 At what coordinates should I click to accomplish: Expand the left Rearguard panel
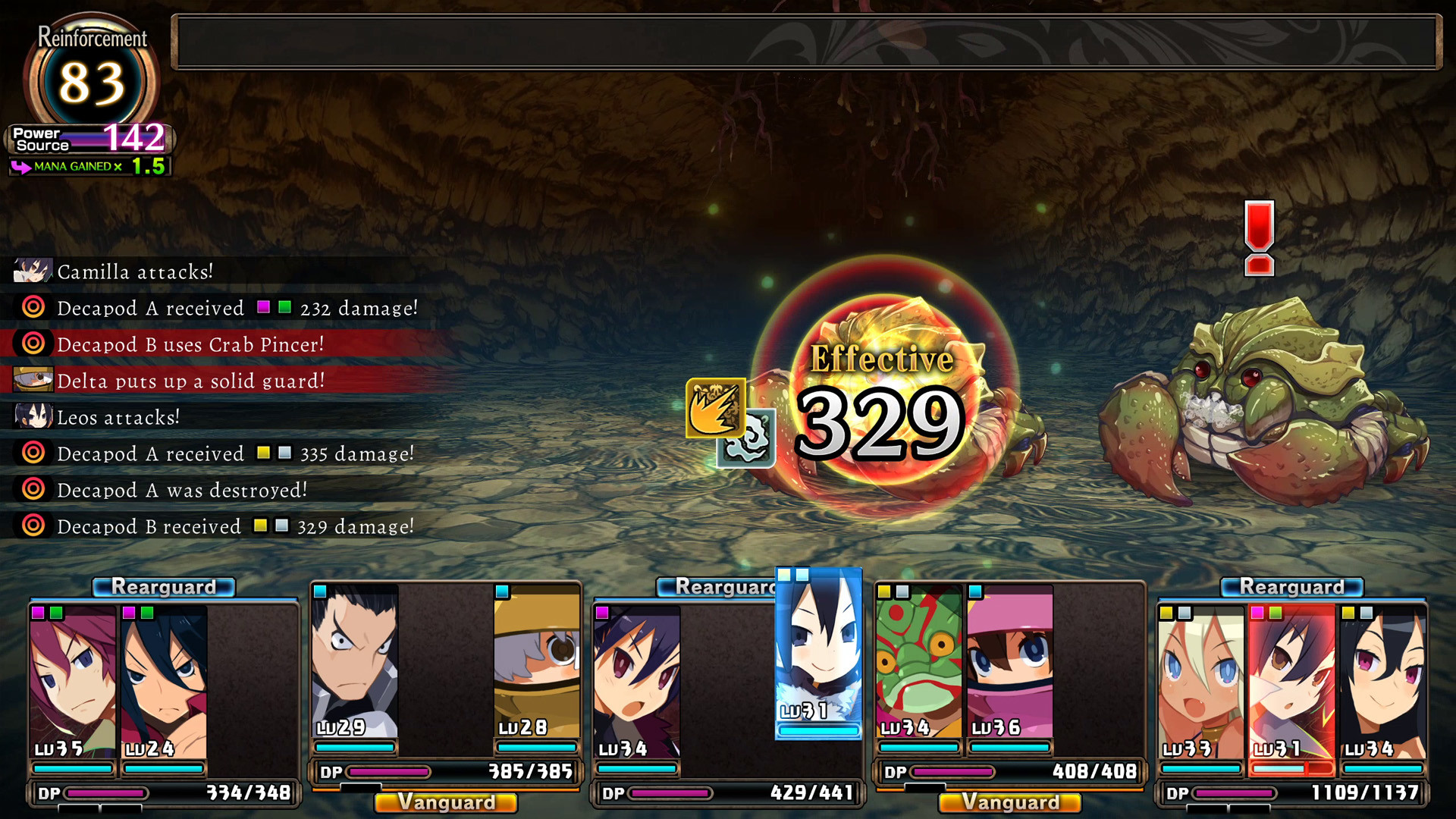(x=163, y=586)
